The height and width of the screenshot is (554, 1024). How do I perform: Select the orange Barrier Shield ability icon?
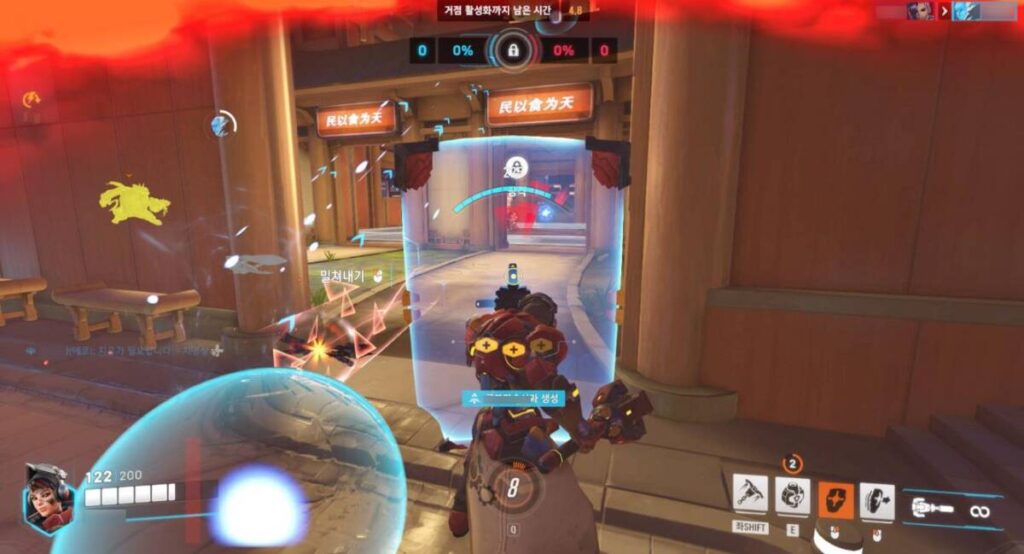[x=836, y=499]
